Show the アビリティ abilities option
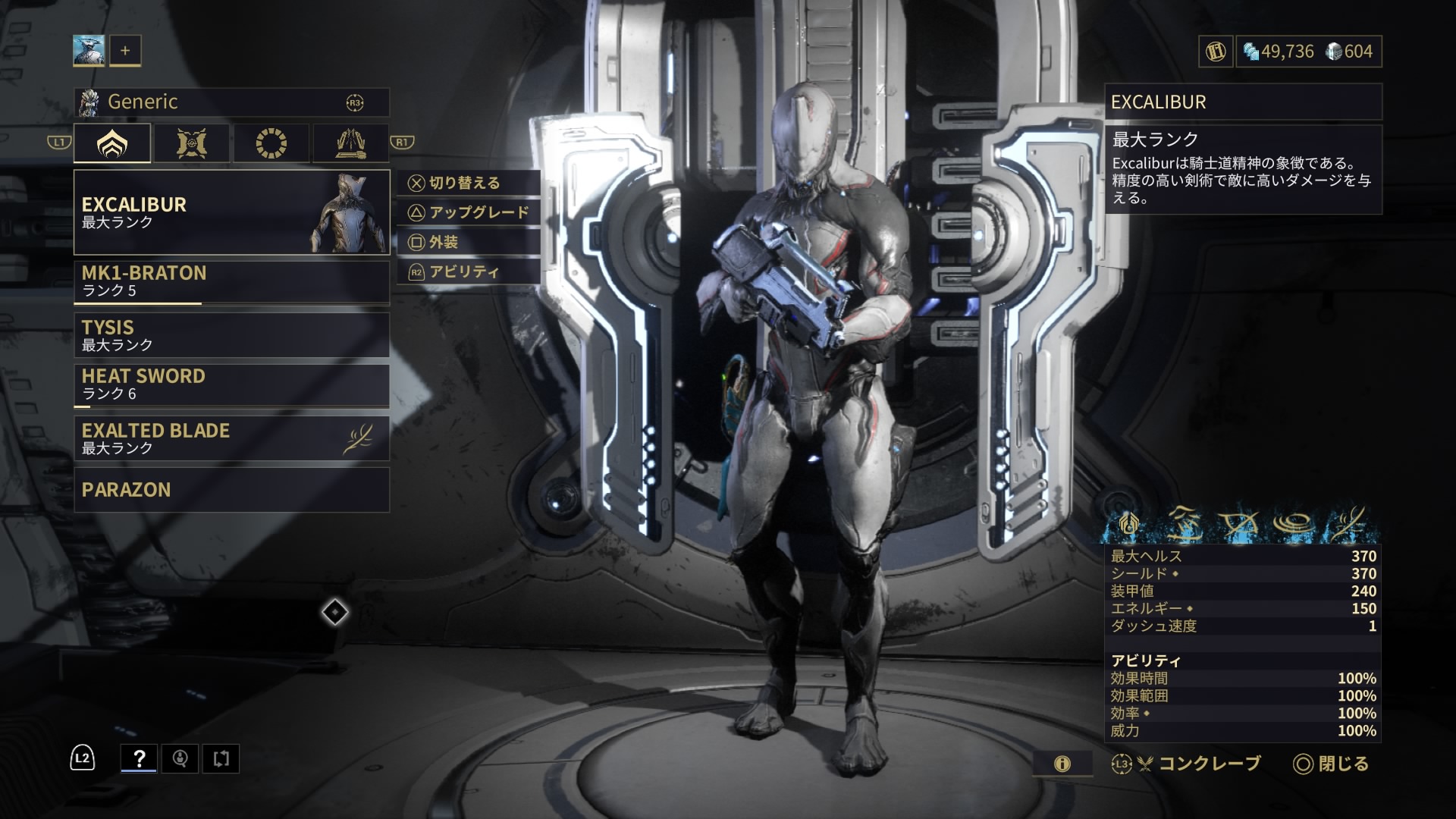 469,271
